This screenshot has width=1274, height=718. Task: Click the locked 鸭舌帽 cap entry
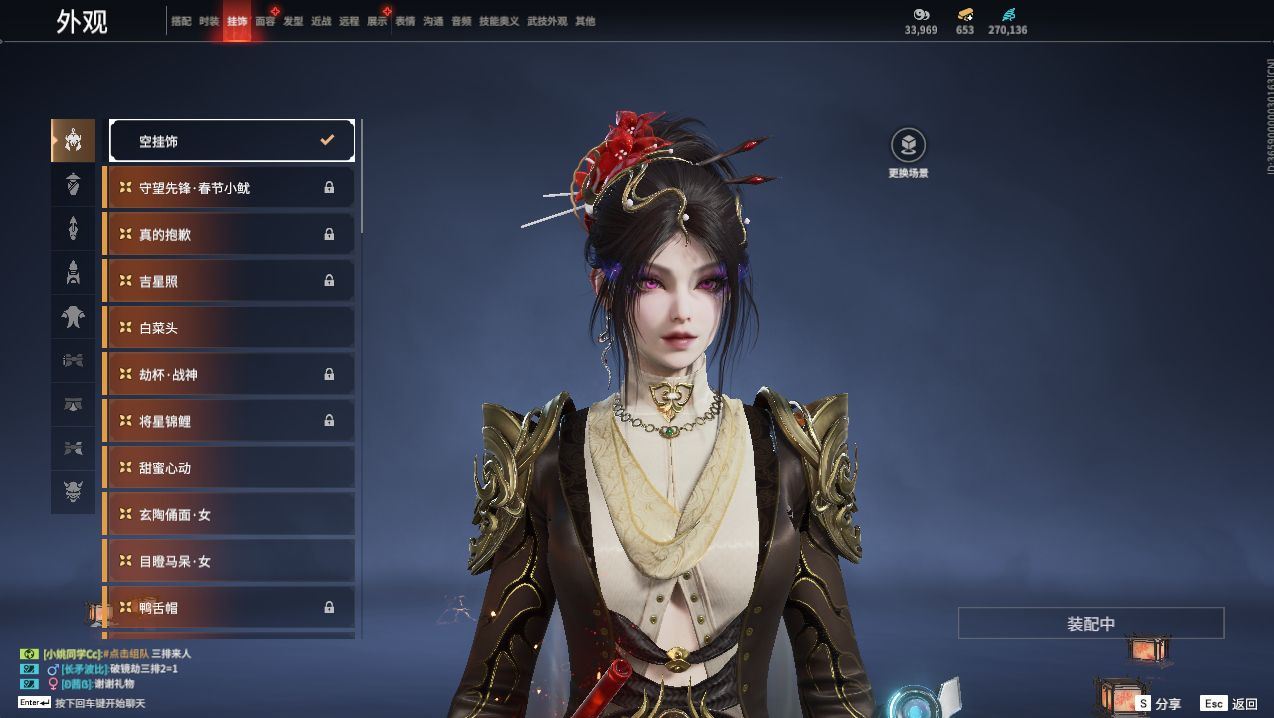[230, 607]
